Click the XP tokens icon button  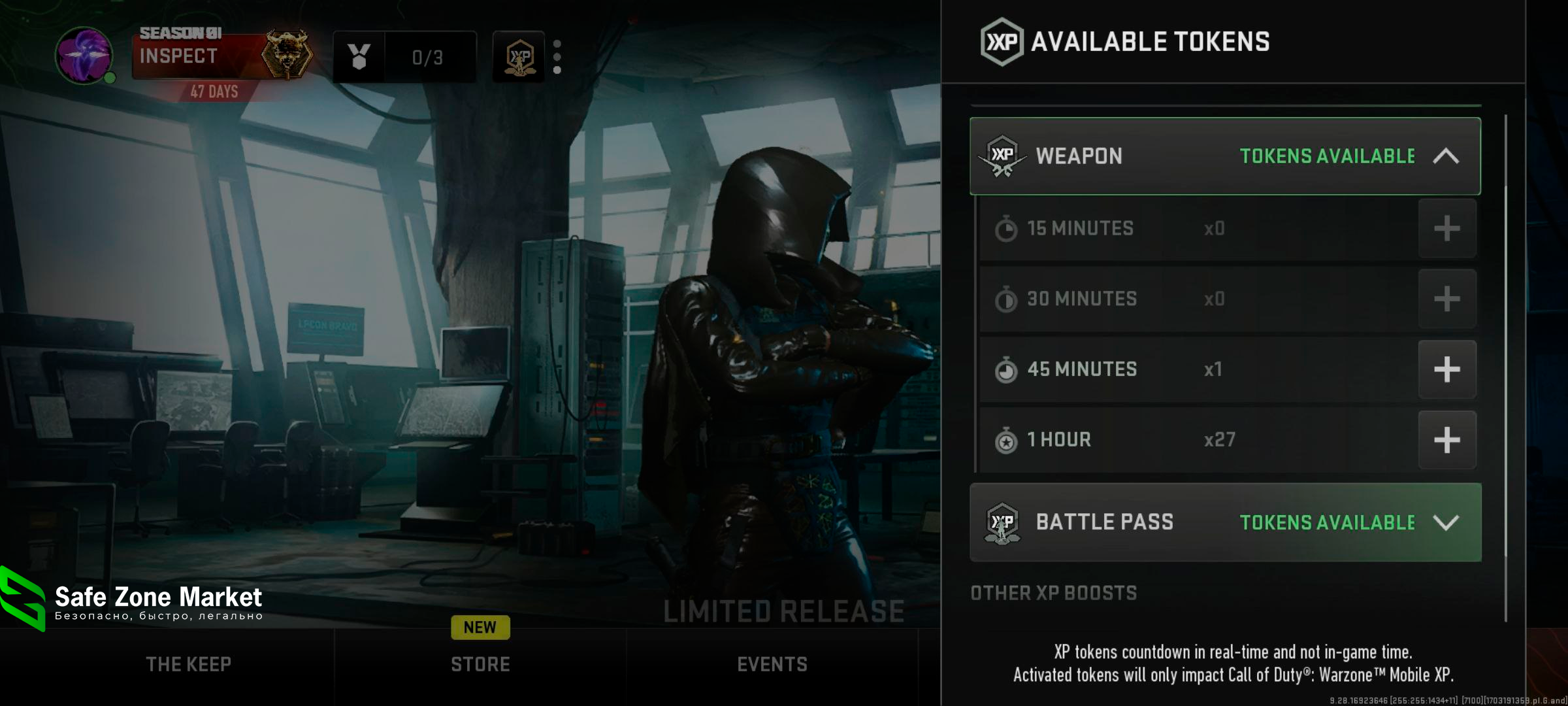[519, 58]
